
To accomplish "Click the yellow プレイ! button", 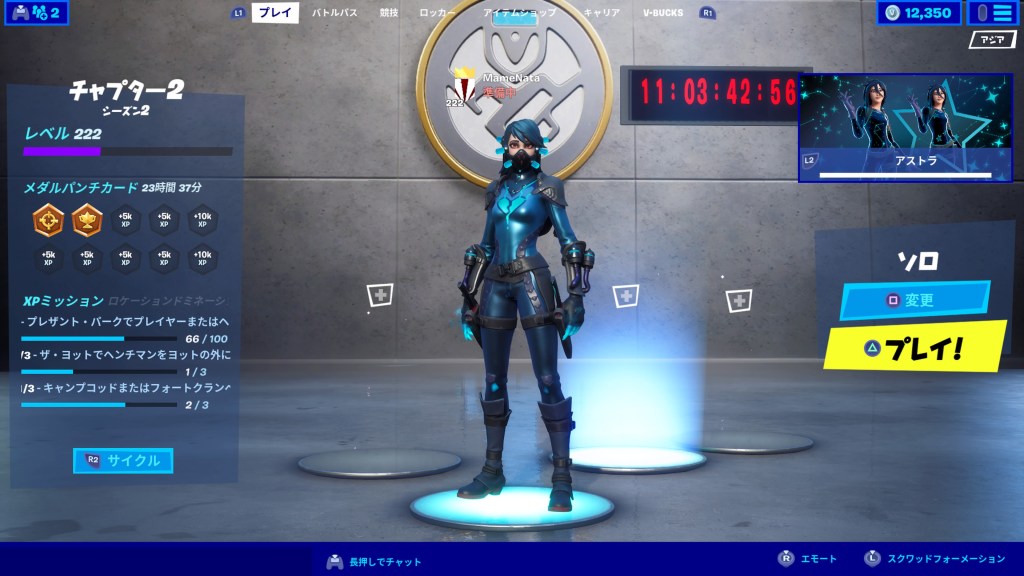I will 914,348.
